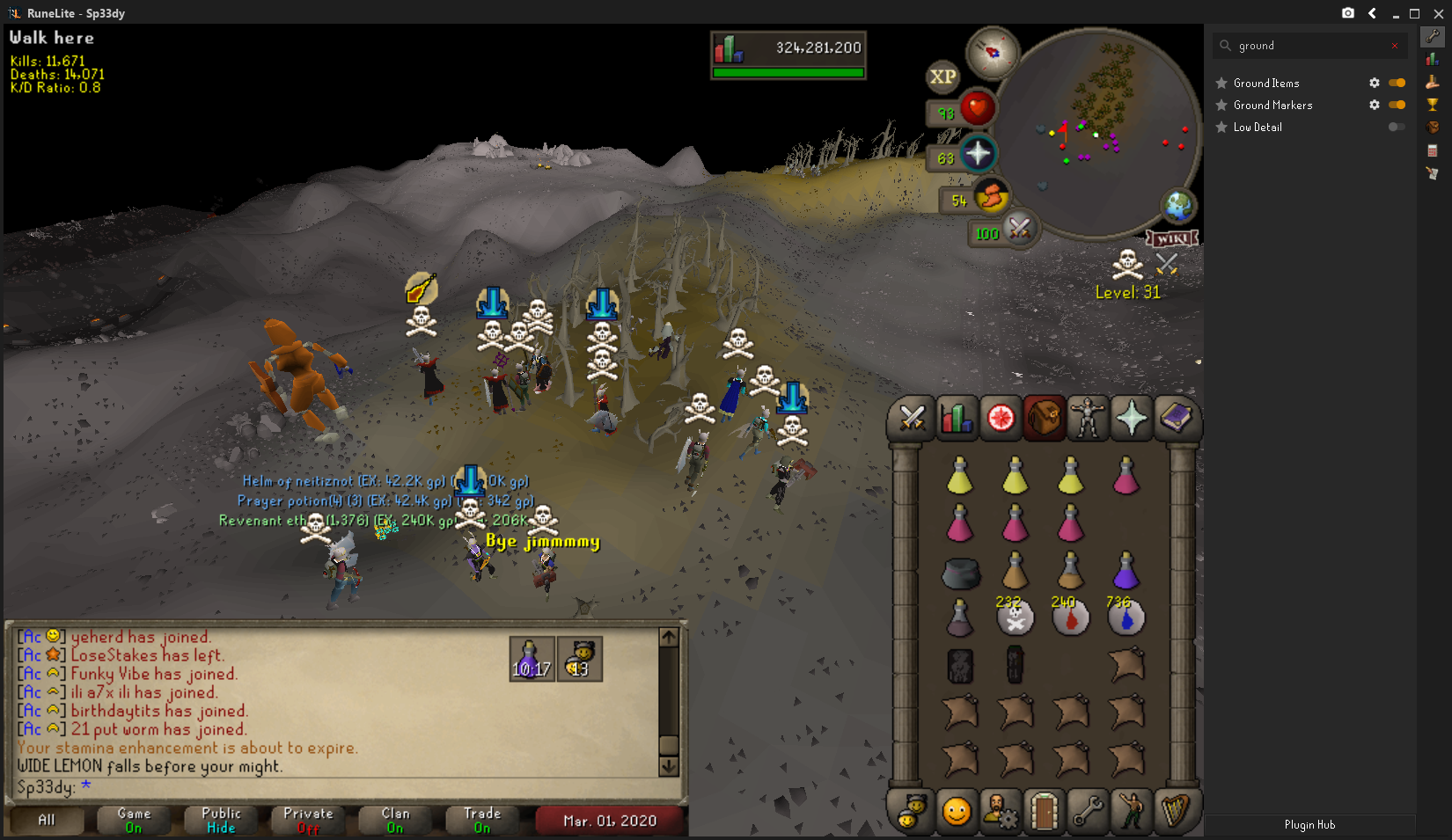Open the Spellbook tab
This screenshot has height=840, width=1452.
pos(1176,419)
